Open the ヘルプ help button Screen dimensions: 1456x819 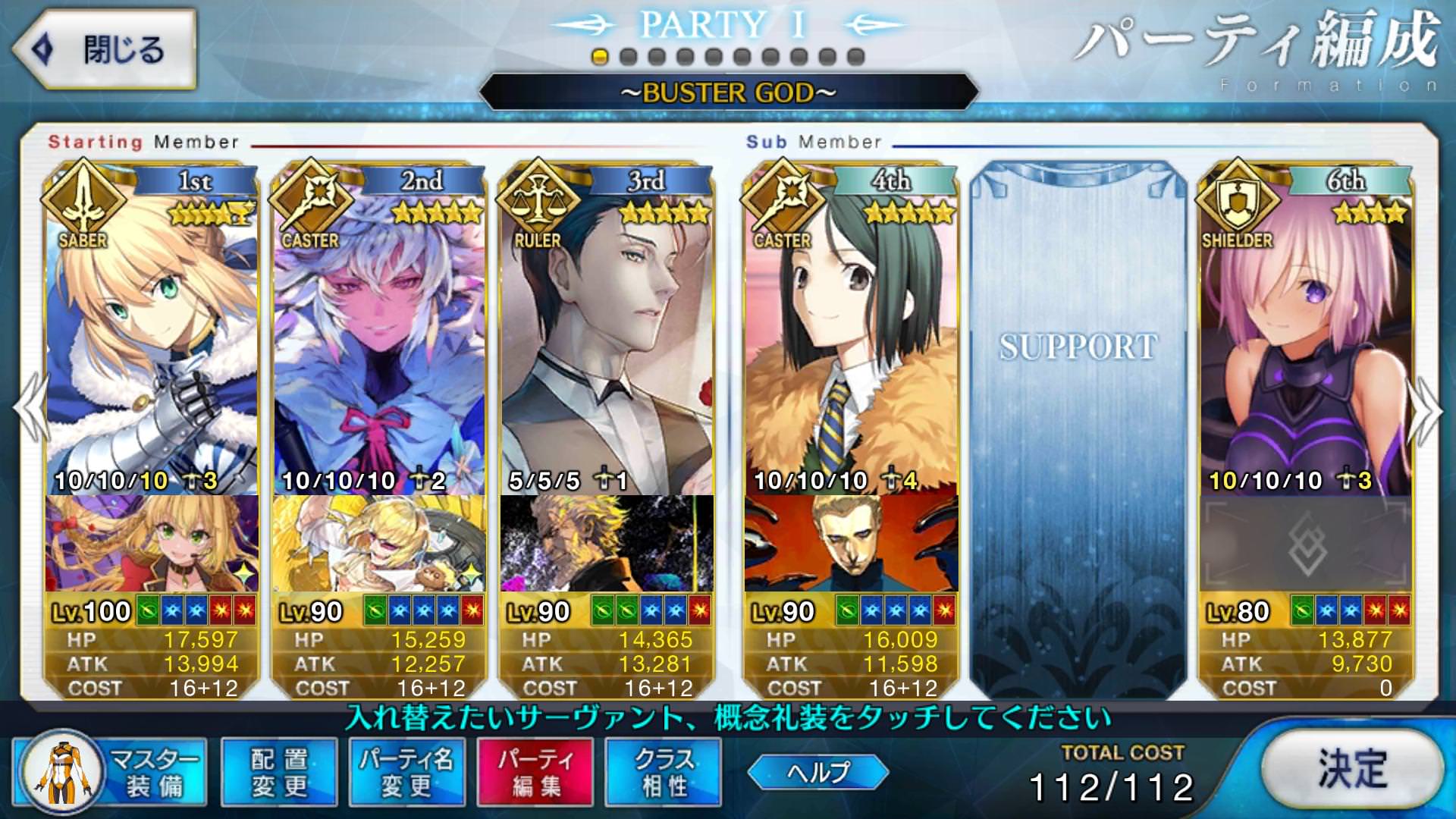point(817,772)
